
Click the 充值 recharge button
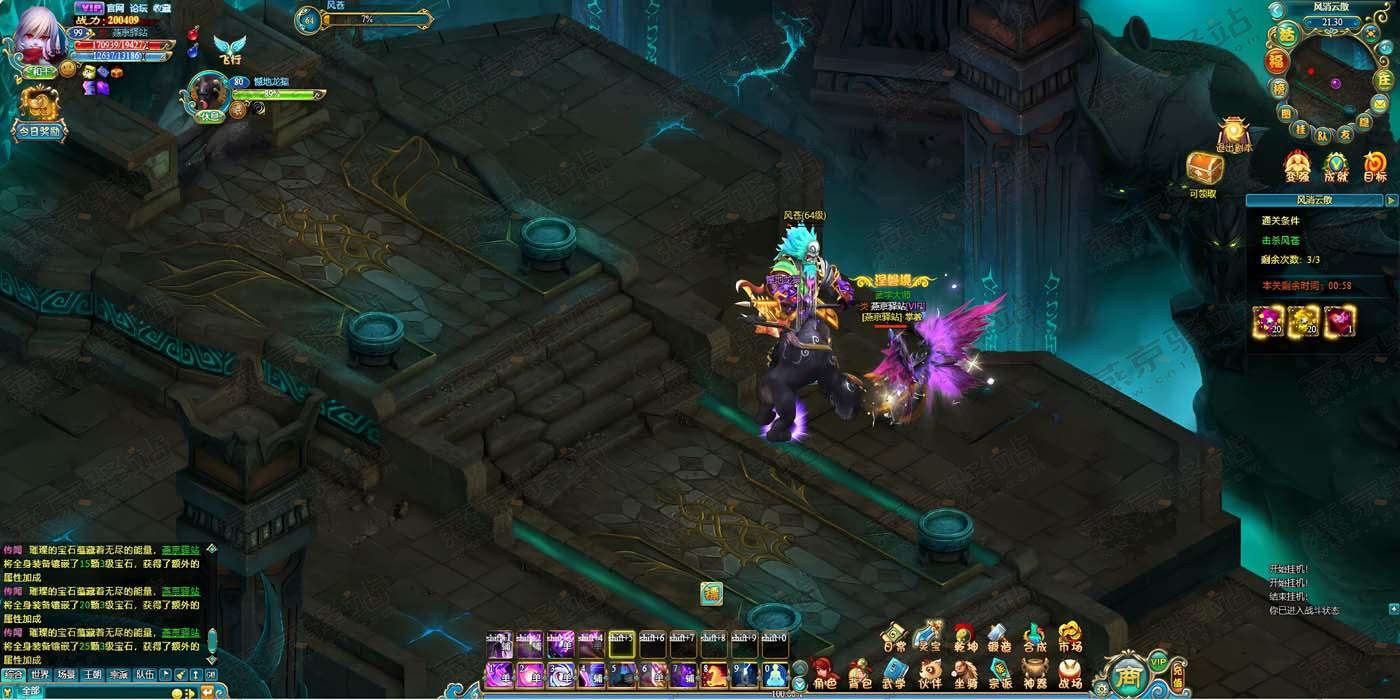[x=1178, y=679]
